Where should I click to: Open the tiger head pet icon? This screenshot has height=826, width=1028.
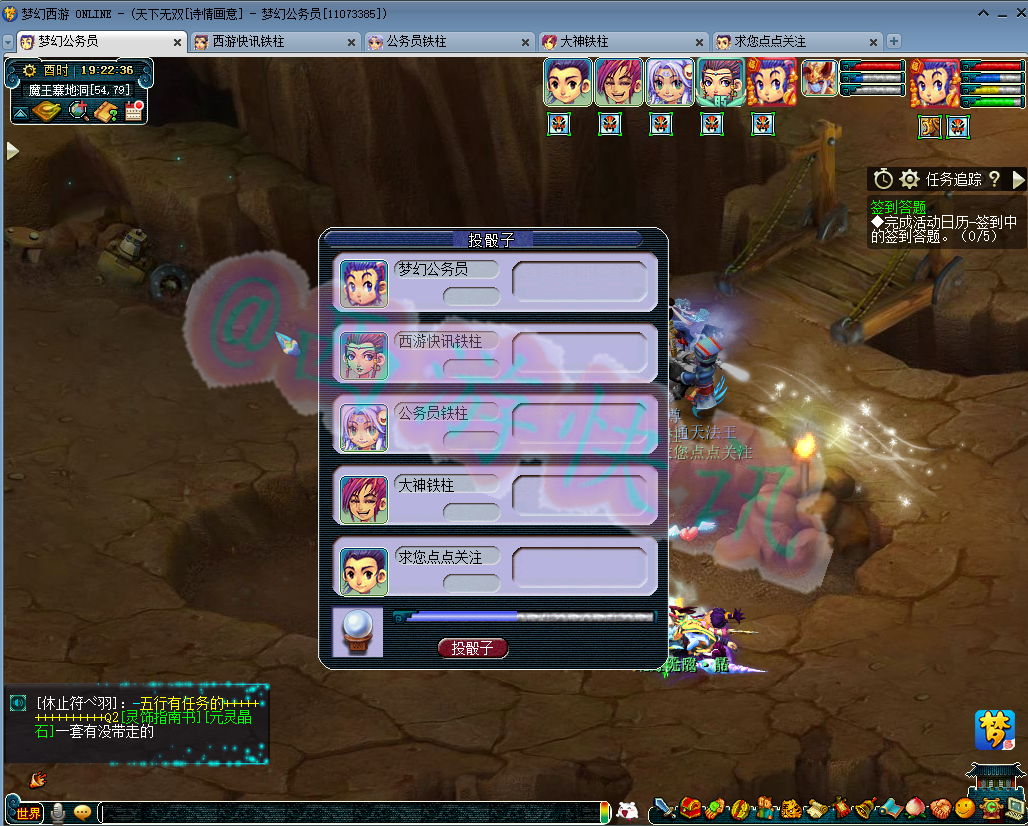tap(790, 808)
